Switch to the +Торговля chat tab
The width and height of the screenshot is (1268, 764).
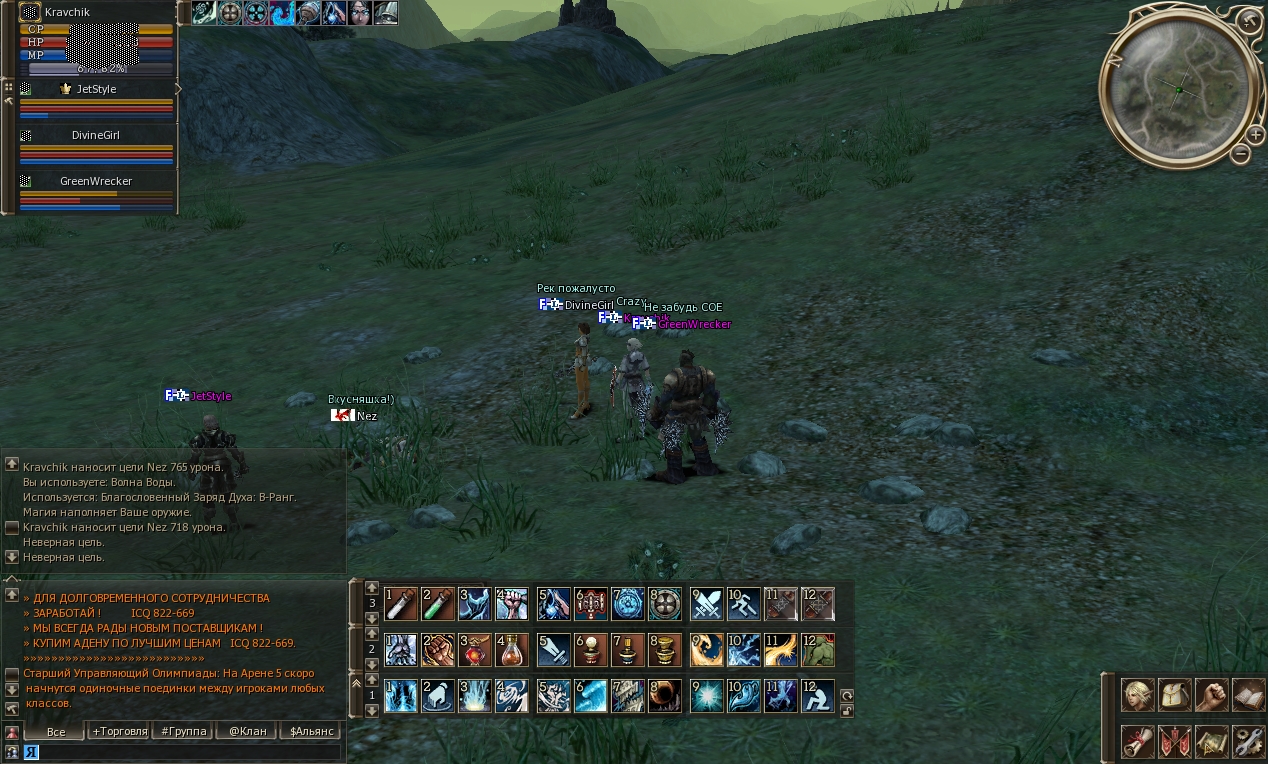[119, 731]
